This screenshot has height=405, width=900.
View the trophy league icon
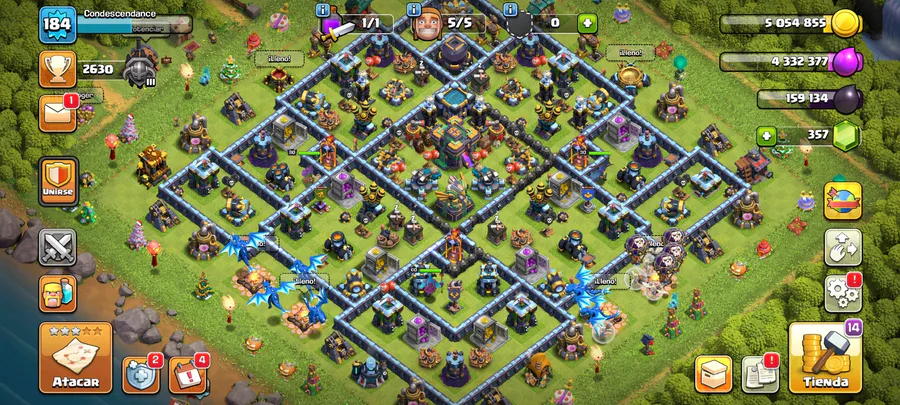(58, 69)
